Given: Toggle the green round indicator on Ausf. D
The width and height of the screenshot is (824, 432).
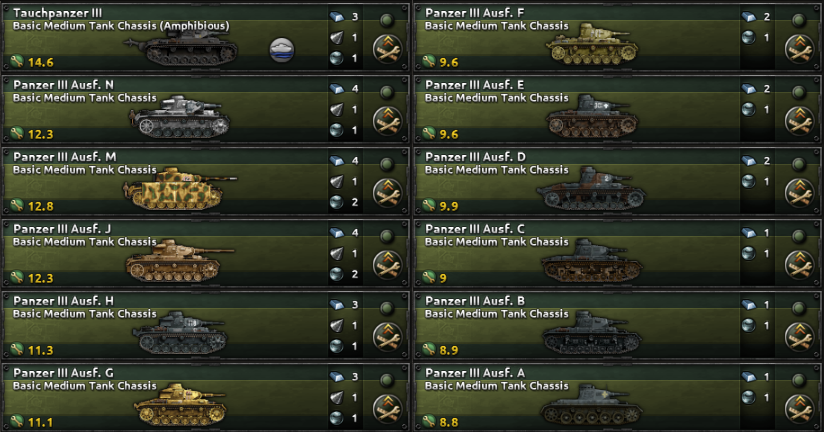Looking at the screenshot, I should pyautogui.click(x=799, y=164).
